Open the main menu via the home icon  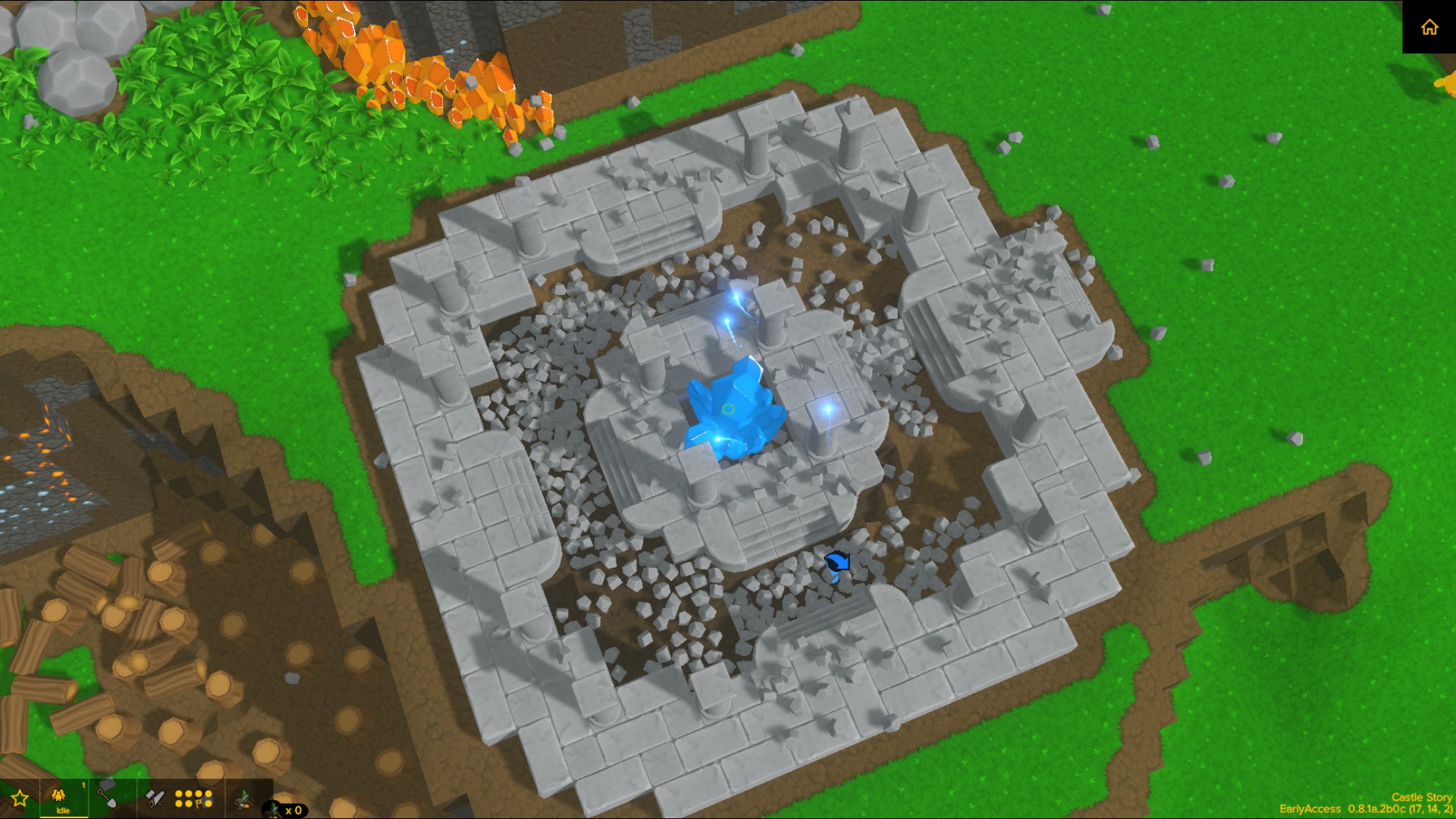pyautogui.click(x=1430, y=28)
